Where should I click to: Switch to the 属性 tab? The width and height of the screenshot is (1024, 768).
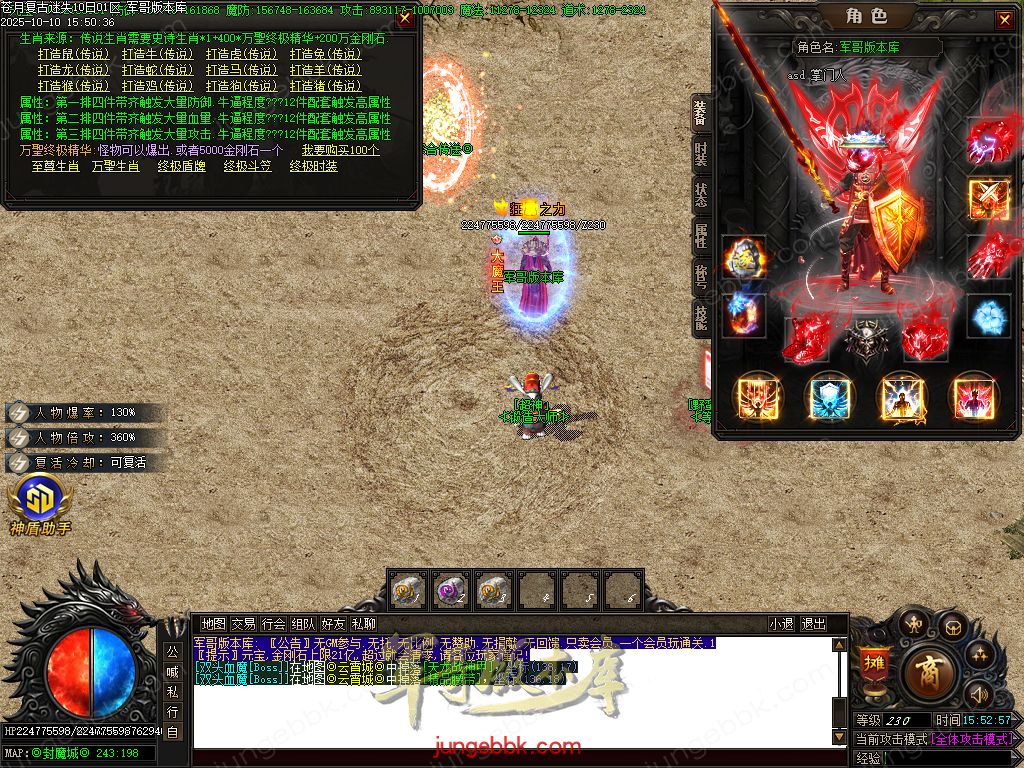coord(701,236)
